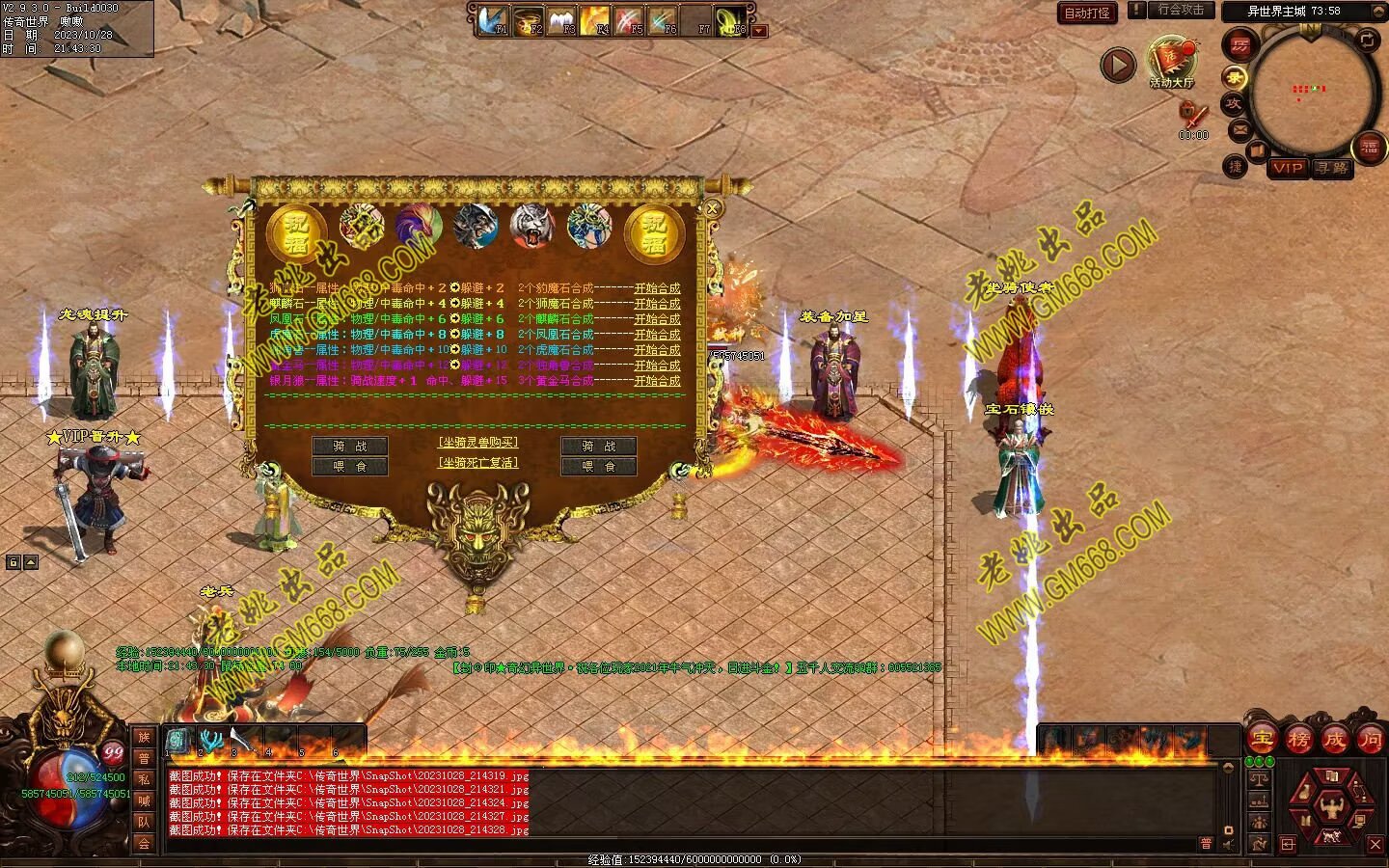1389x868 pixels.
Task: Toggle the 自动打怪 auto-fight button
Action: tap(1086, 13)
